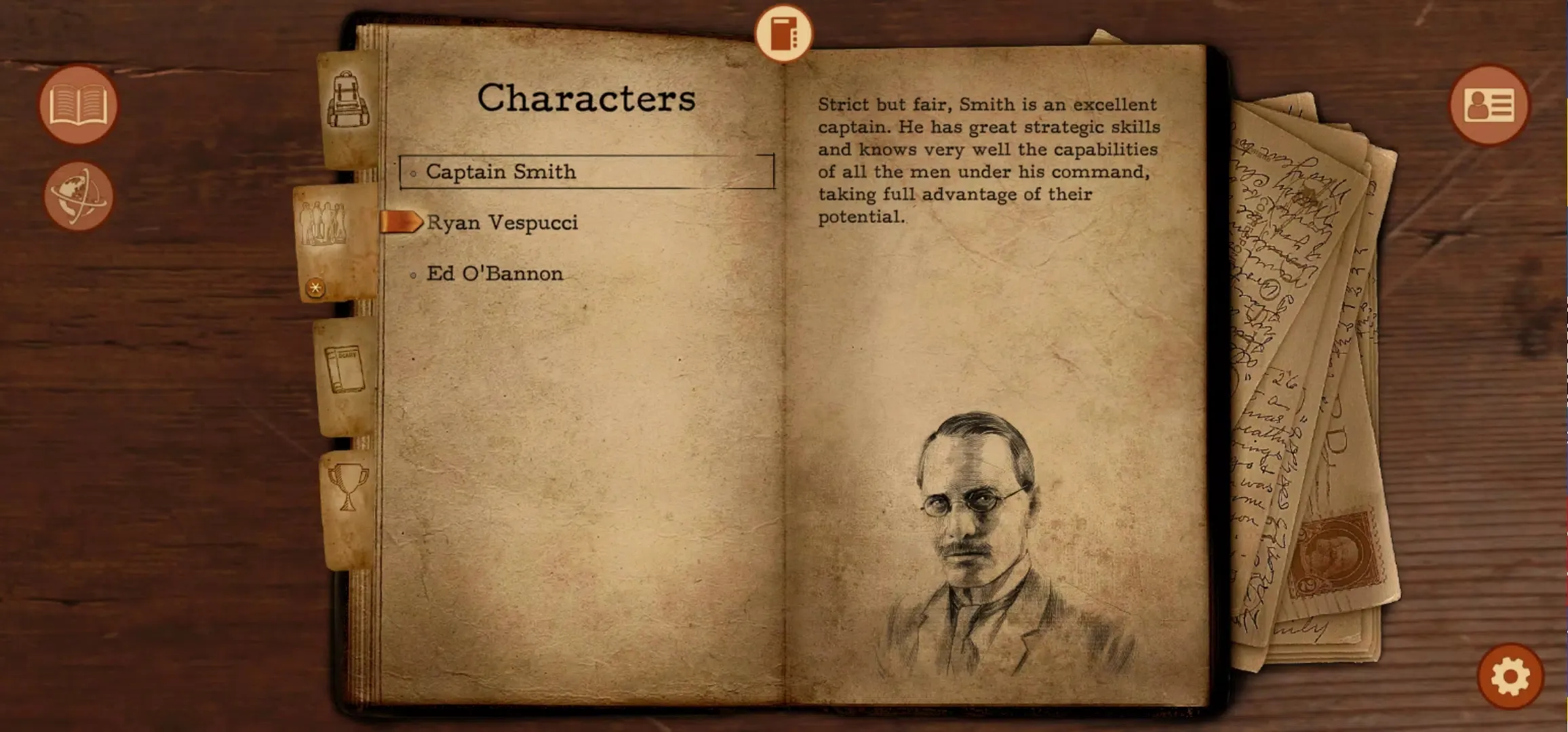Click the notebook icon atop the journal

coord(783,34)
